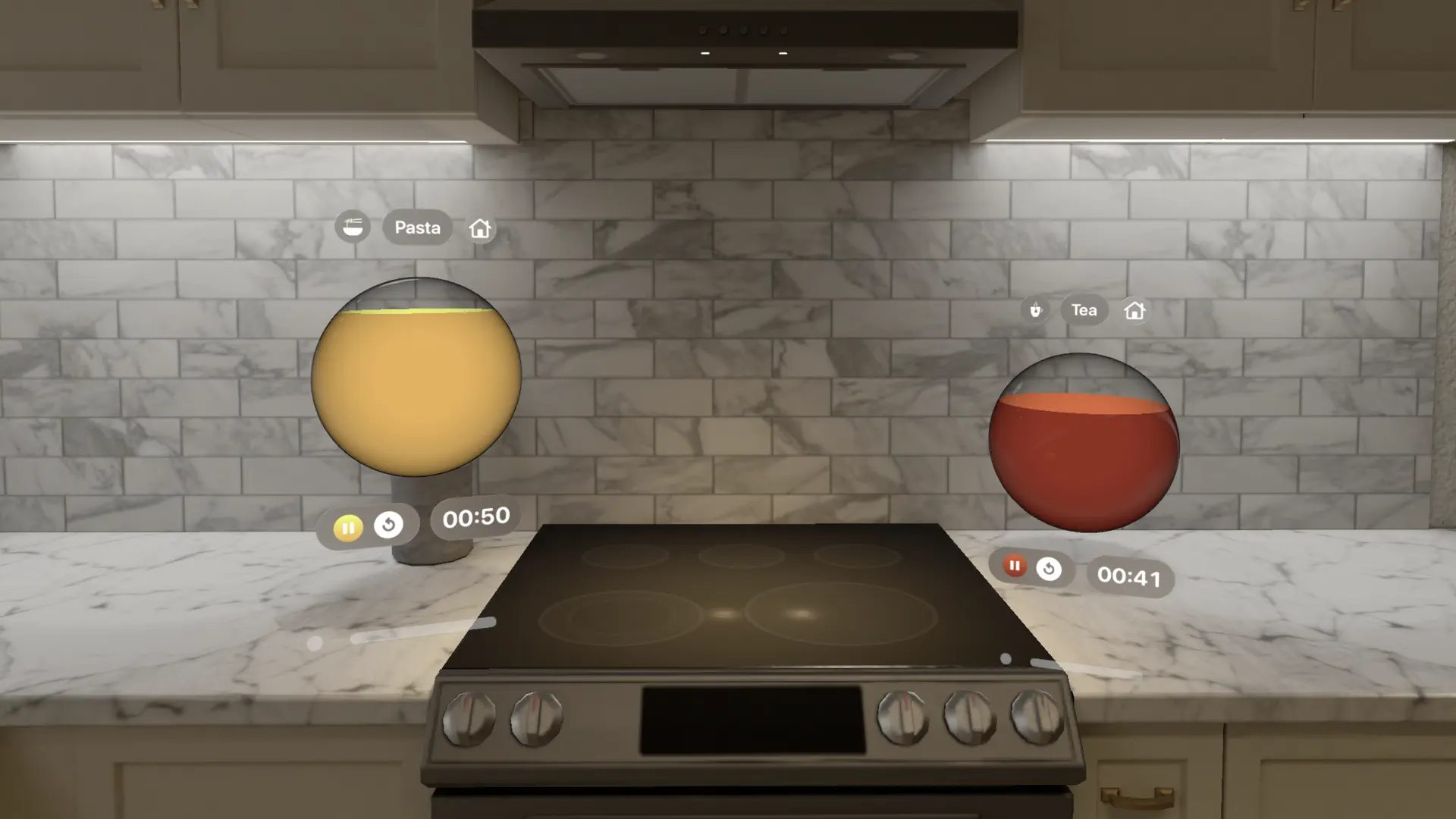Open the Pasta timer name pill

(417, 227)
